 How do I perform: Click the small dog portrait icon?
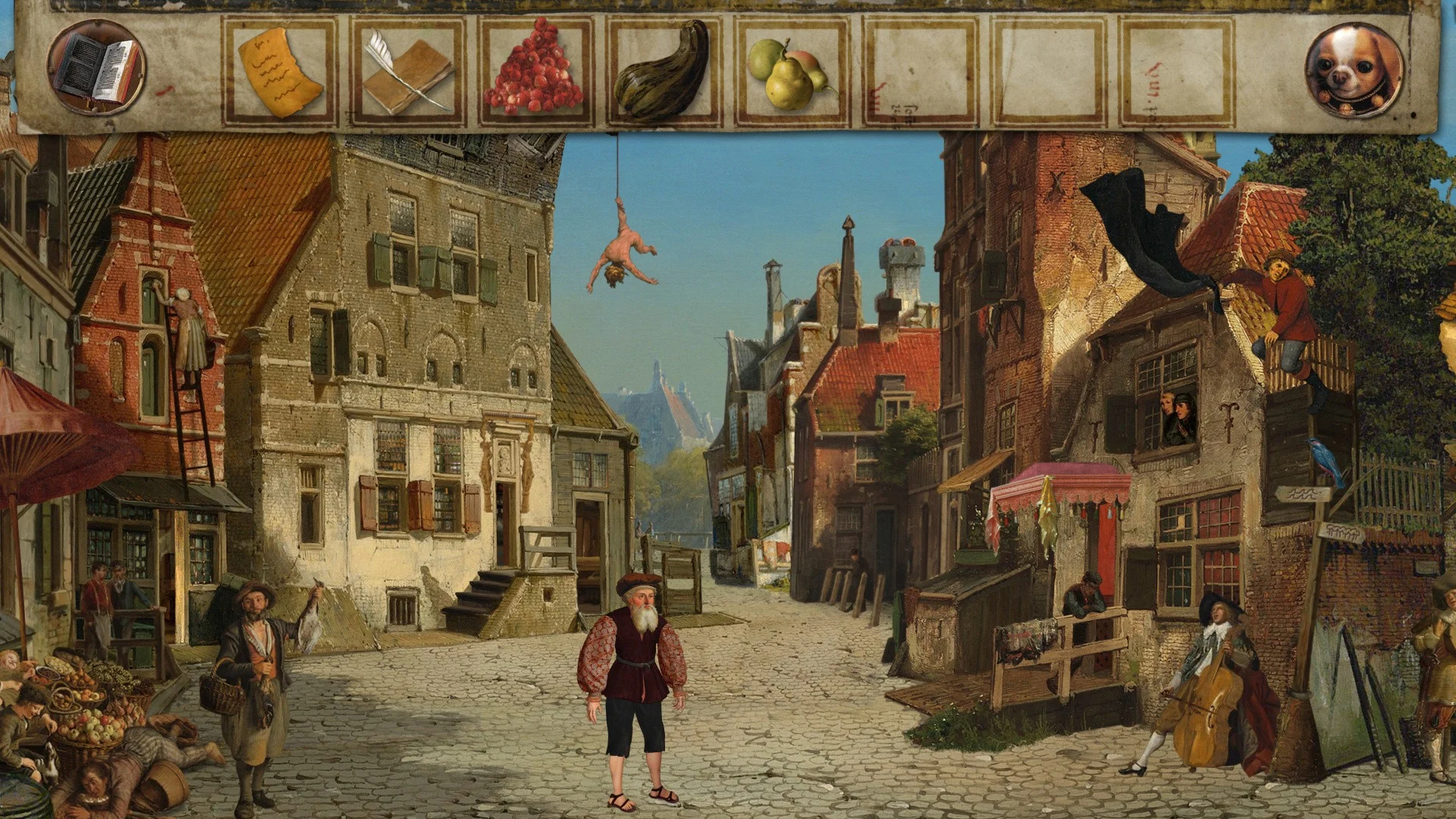point(1354,71)
